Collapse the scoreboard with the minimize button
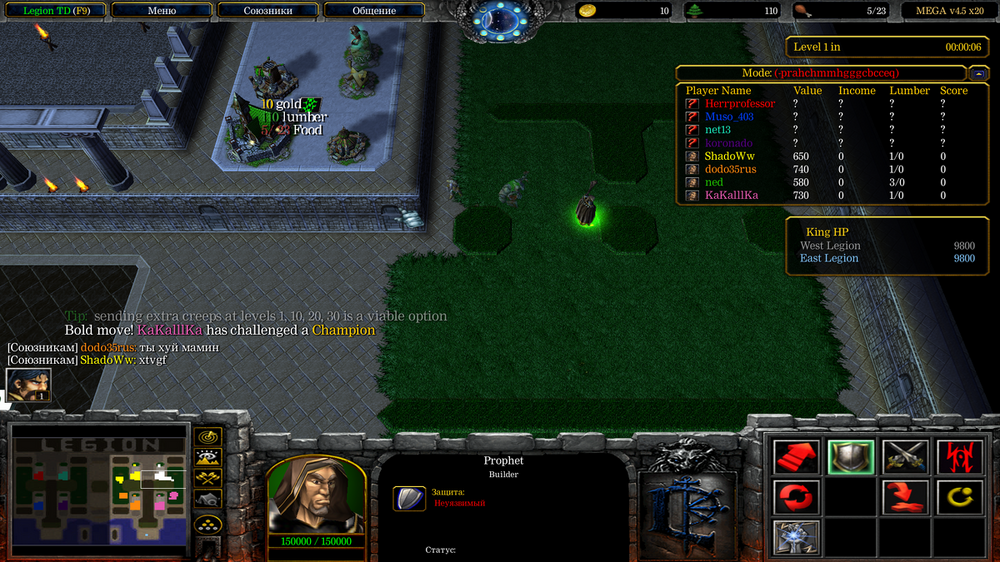This screenshot has height=562, width=1000. point(978,73)
